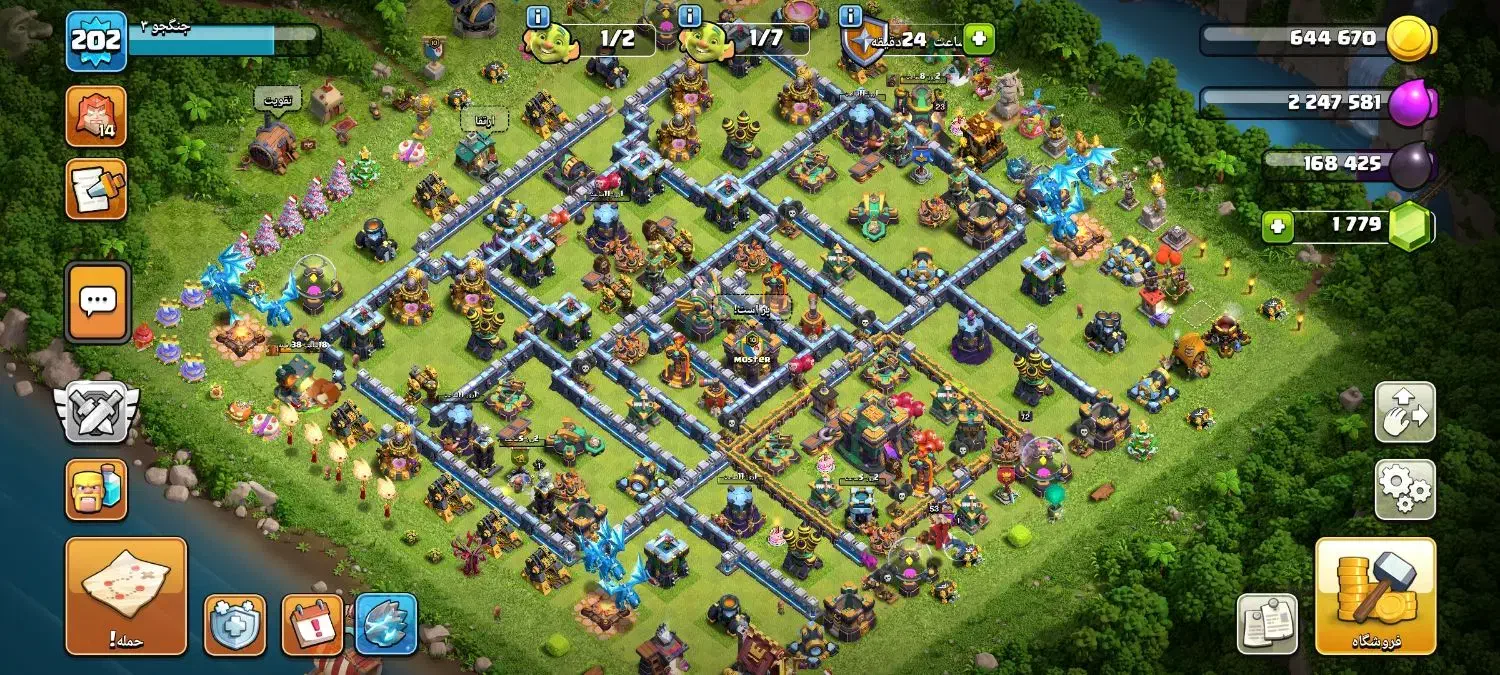The image size is (1500, 675).
Task: Show info for the shield timer
Action: click(x=851, y=16)
